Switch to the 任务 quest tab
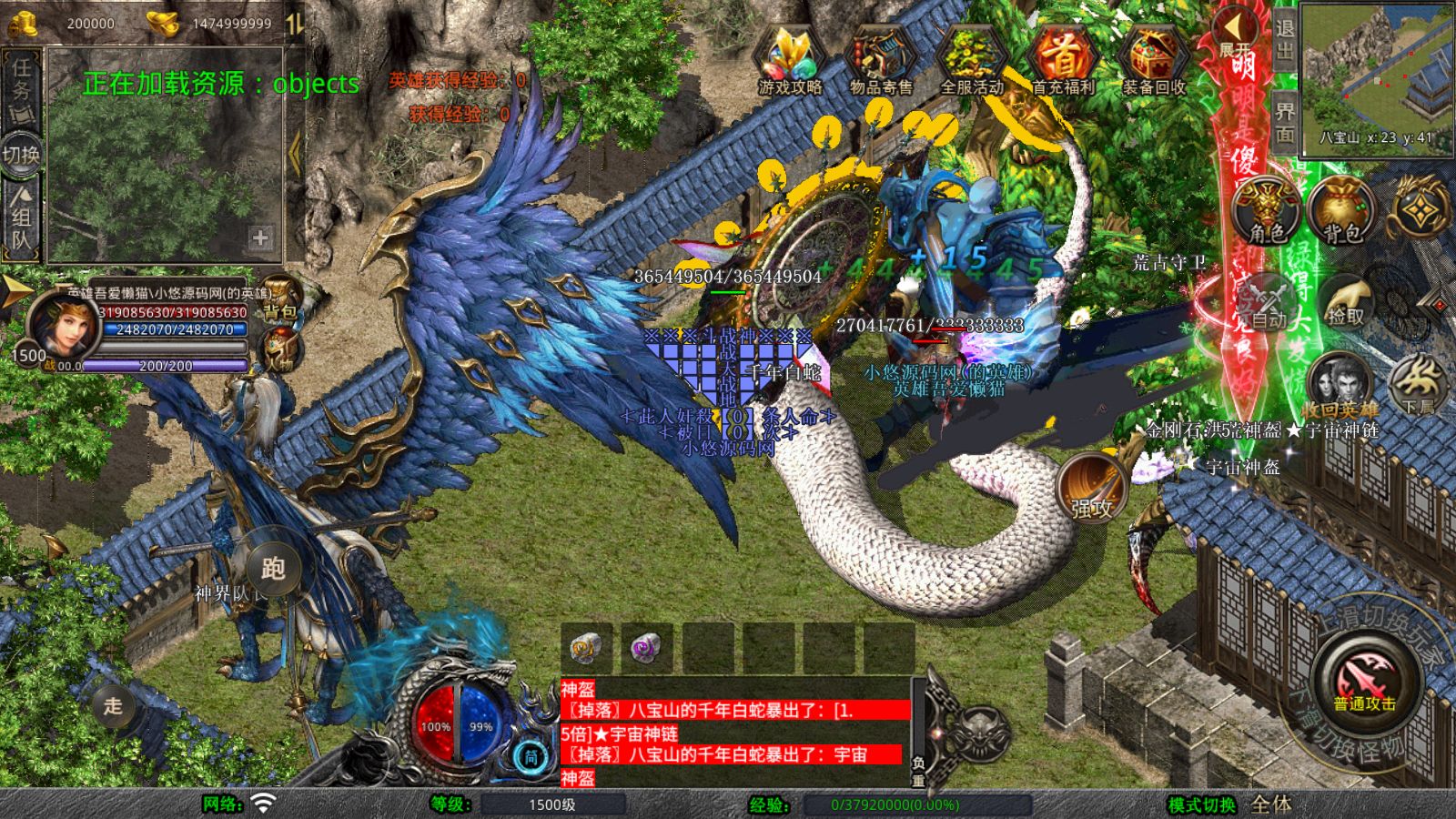 [20, 86]
